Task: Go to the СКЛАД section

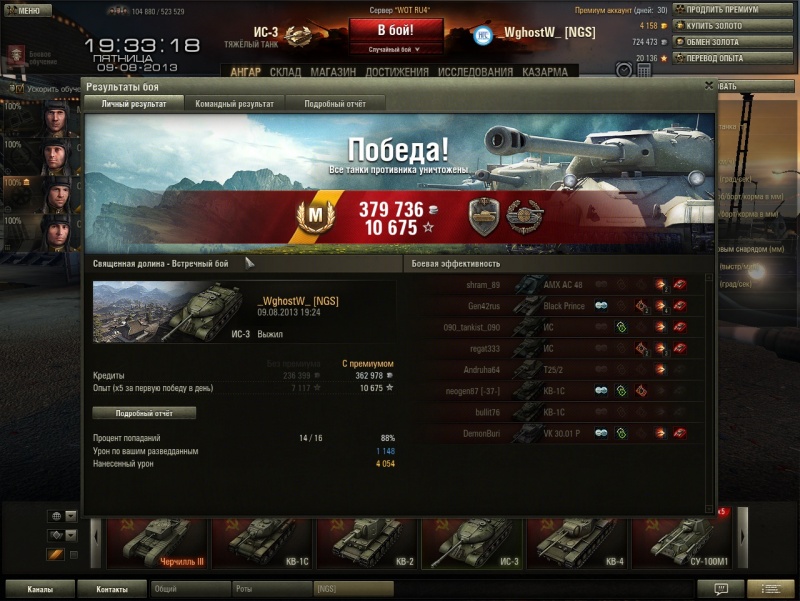Action: click(x=285, y=72)
